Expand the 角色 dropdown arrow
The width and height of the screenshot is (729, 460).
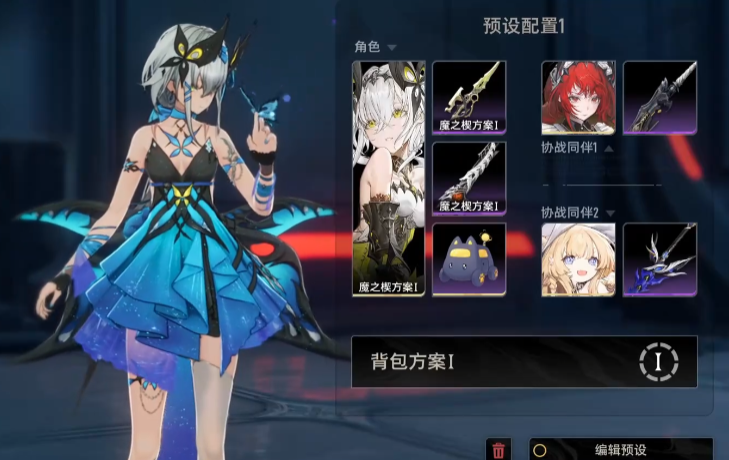coord(392,47)
